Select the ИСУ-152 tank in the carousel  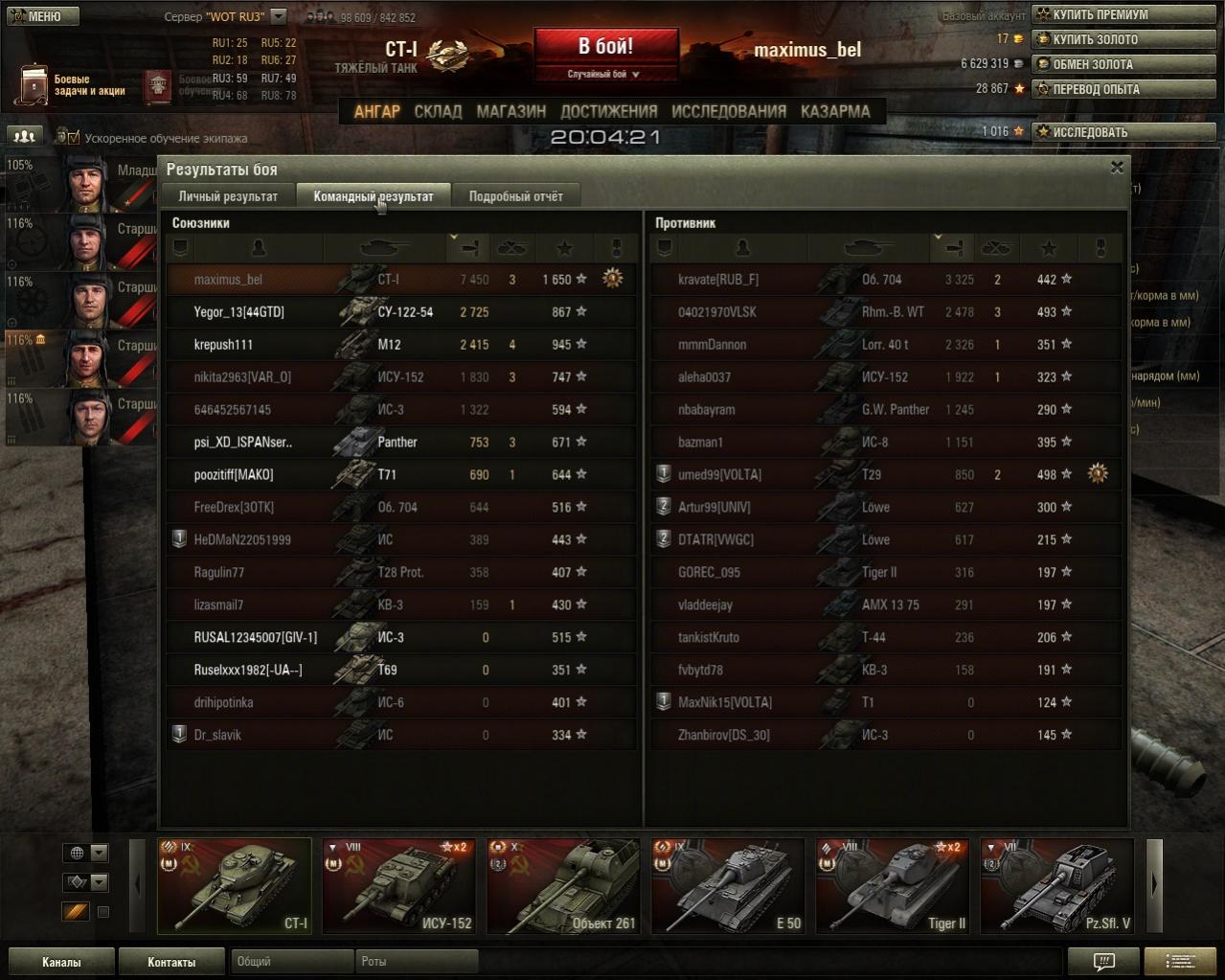coord(398,886)
